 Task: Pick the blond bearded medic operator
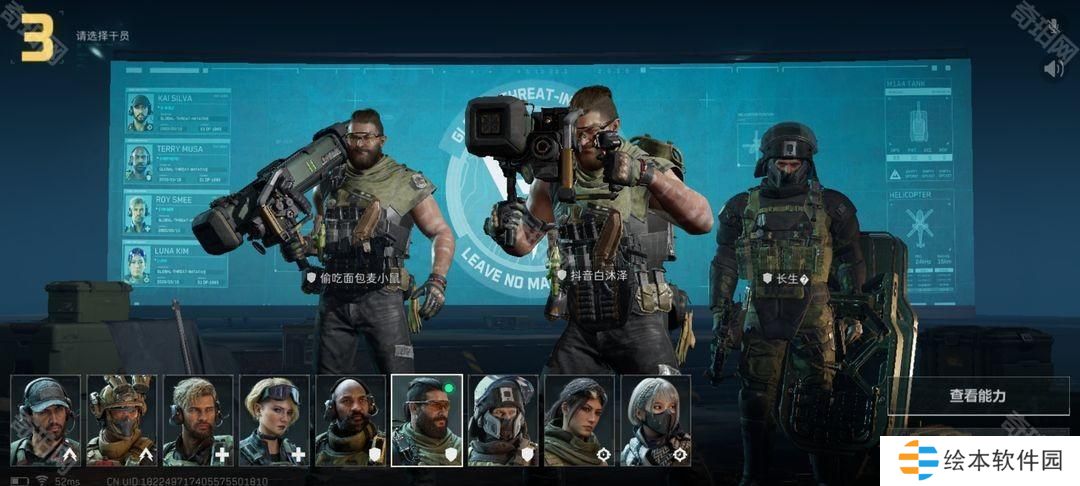pos(198,420)
